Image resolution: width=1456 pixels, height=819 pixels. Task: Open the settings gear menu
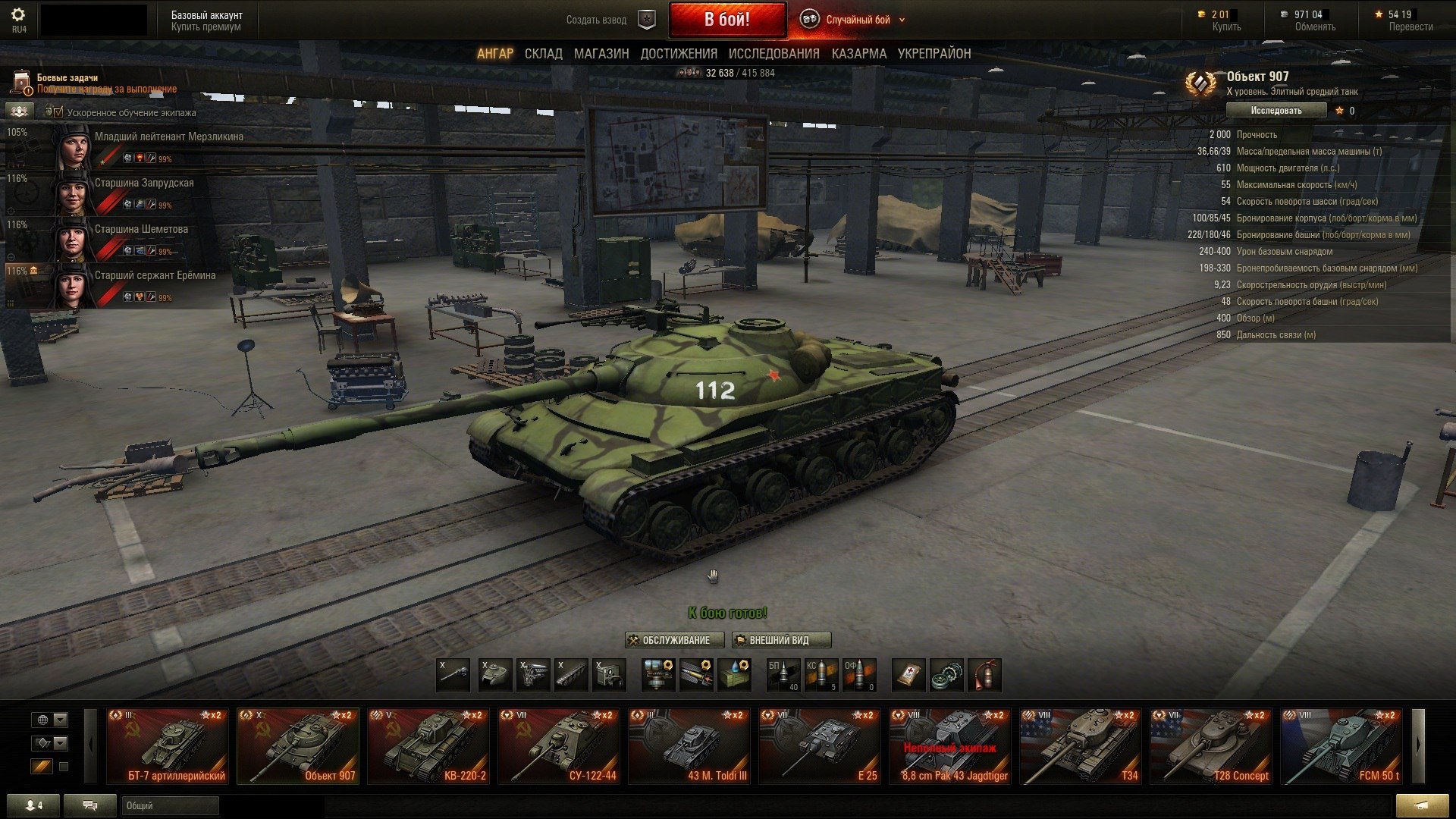[x=18, y=16]
